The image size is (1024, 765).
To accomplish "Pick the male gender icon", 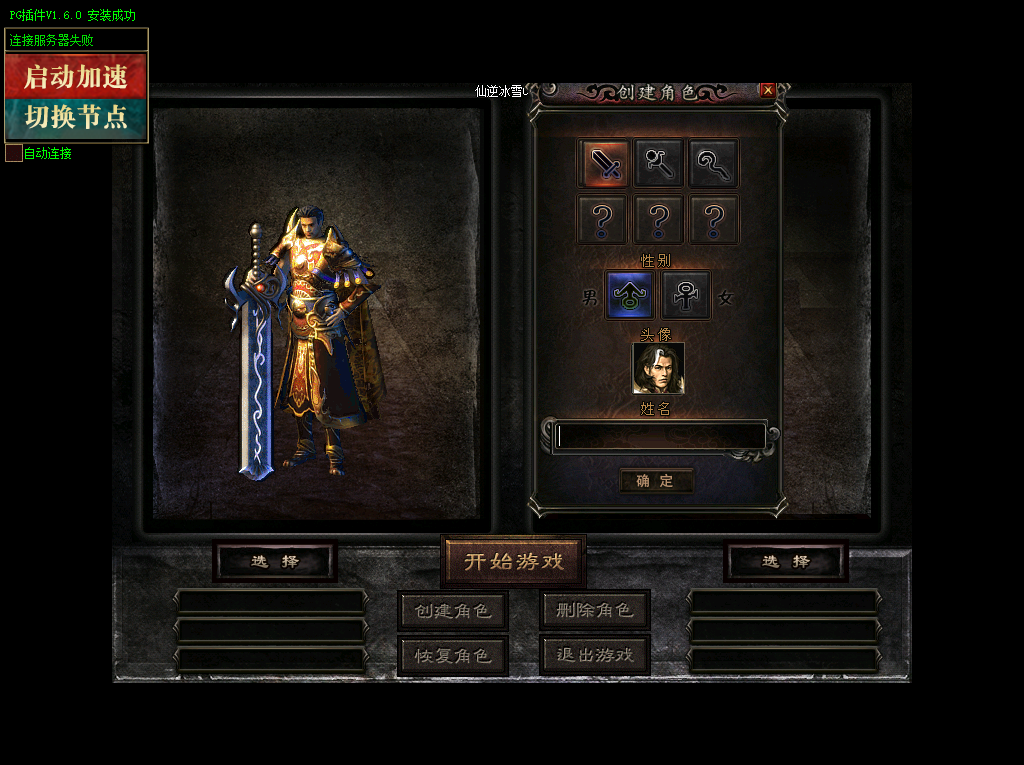I will click(631, 296).
